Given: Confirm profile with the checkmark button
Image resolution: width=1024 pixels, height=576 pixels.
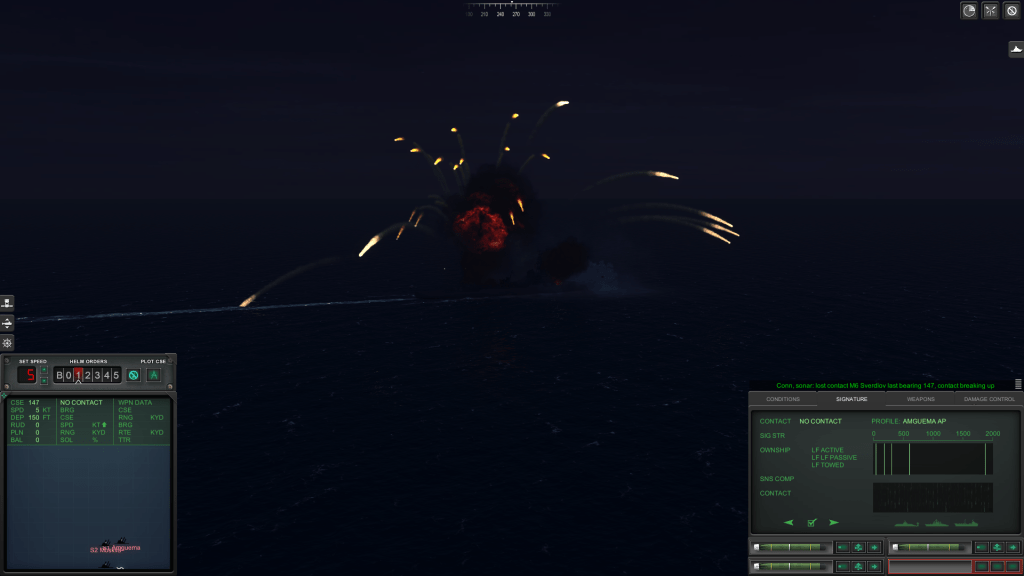Looking at the screenshot, I should coord(812,522).
